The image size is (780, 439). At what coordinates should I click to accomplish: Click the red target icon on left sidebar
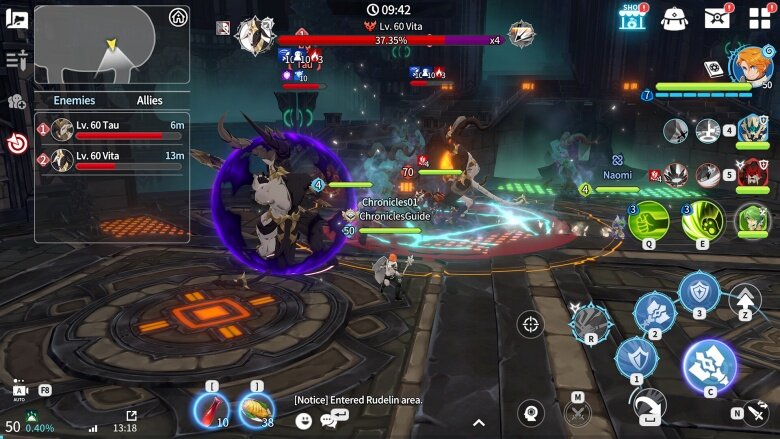point(17,143)
